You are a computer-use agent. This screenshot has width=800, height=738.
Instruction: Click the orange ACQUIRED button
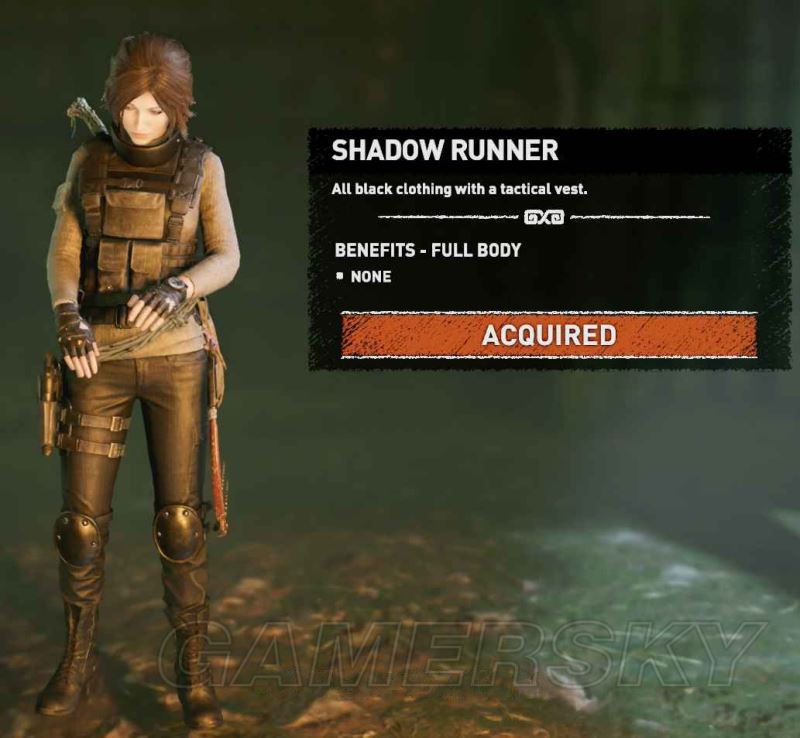549,335
